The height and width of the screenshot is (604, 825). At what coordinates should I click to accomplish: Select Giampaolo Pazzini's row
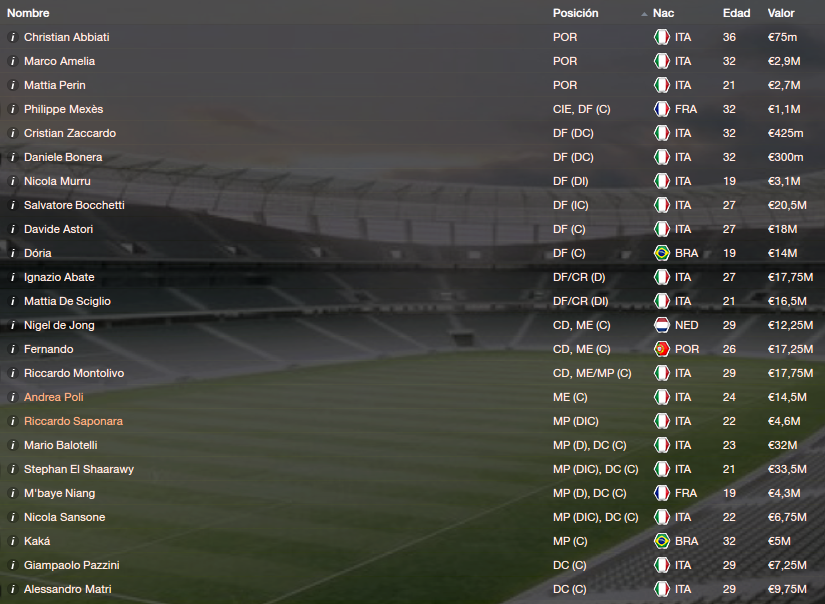71,565
